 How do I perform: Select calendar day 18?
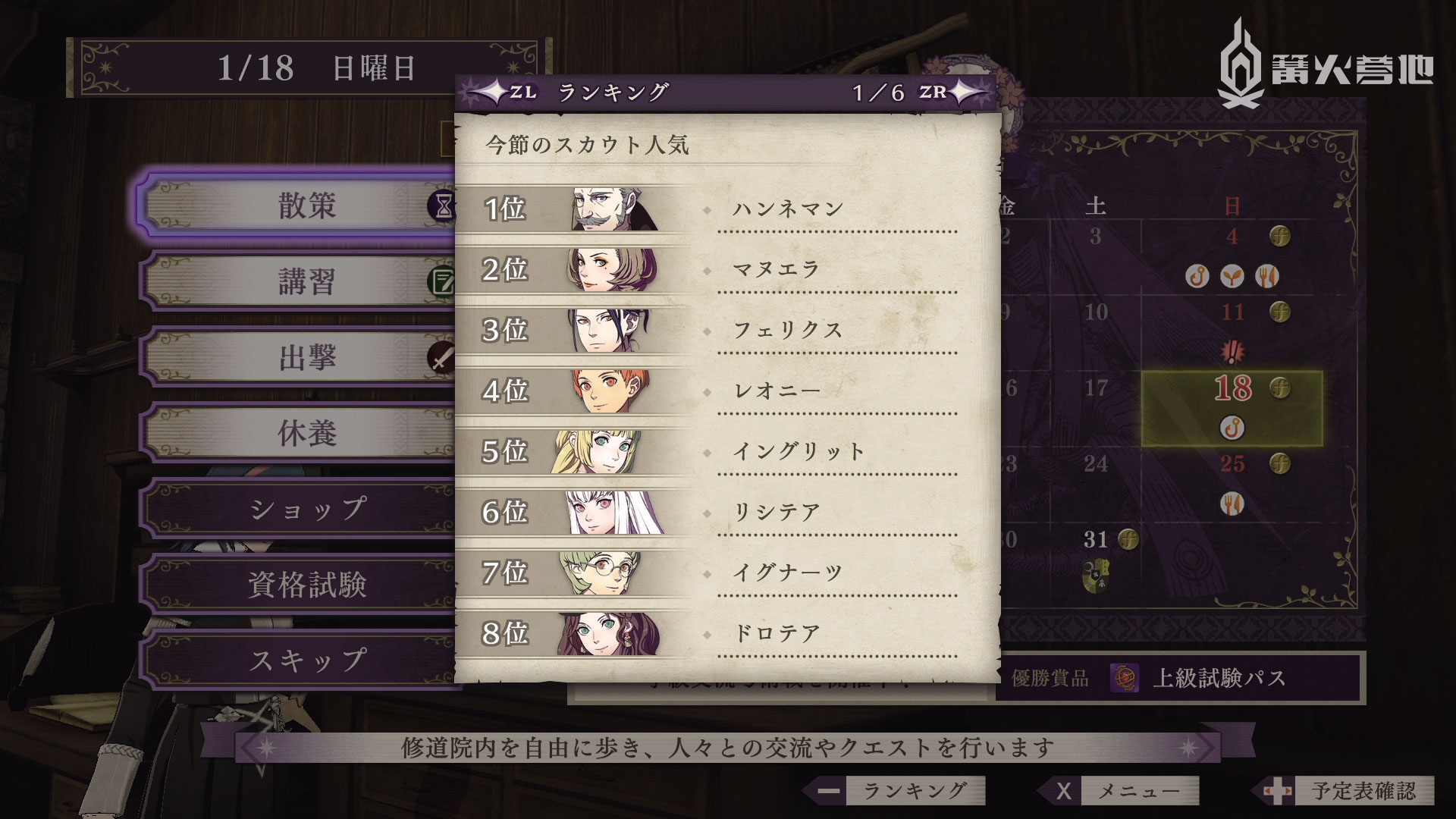coord(1232,407)
